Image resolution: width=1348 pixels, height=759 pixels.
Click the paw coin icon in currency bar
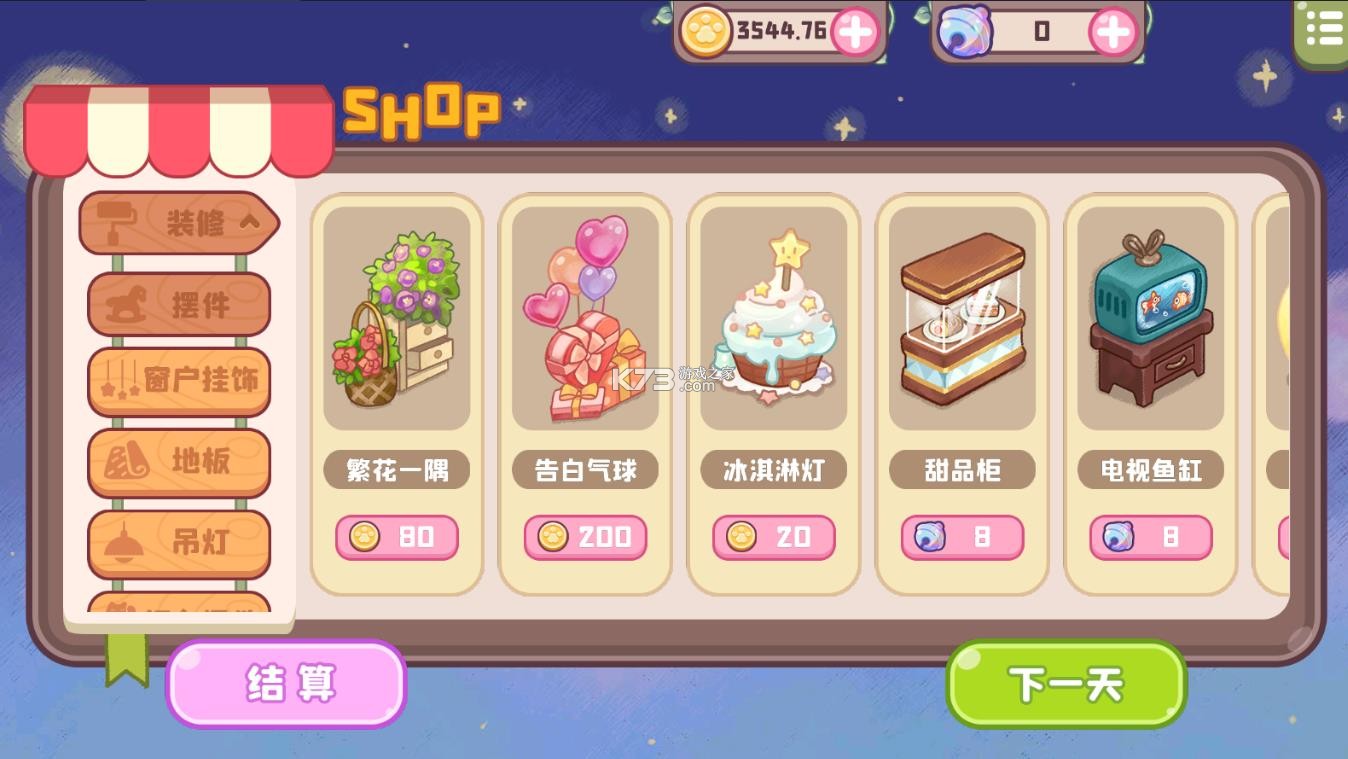[x=709, y=31]
